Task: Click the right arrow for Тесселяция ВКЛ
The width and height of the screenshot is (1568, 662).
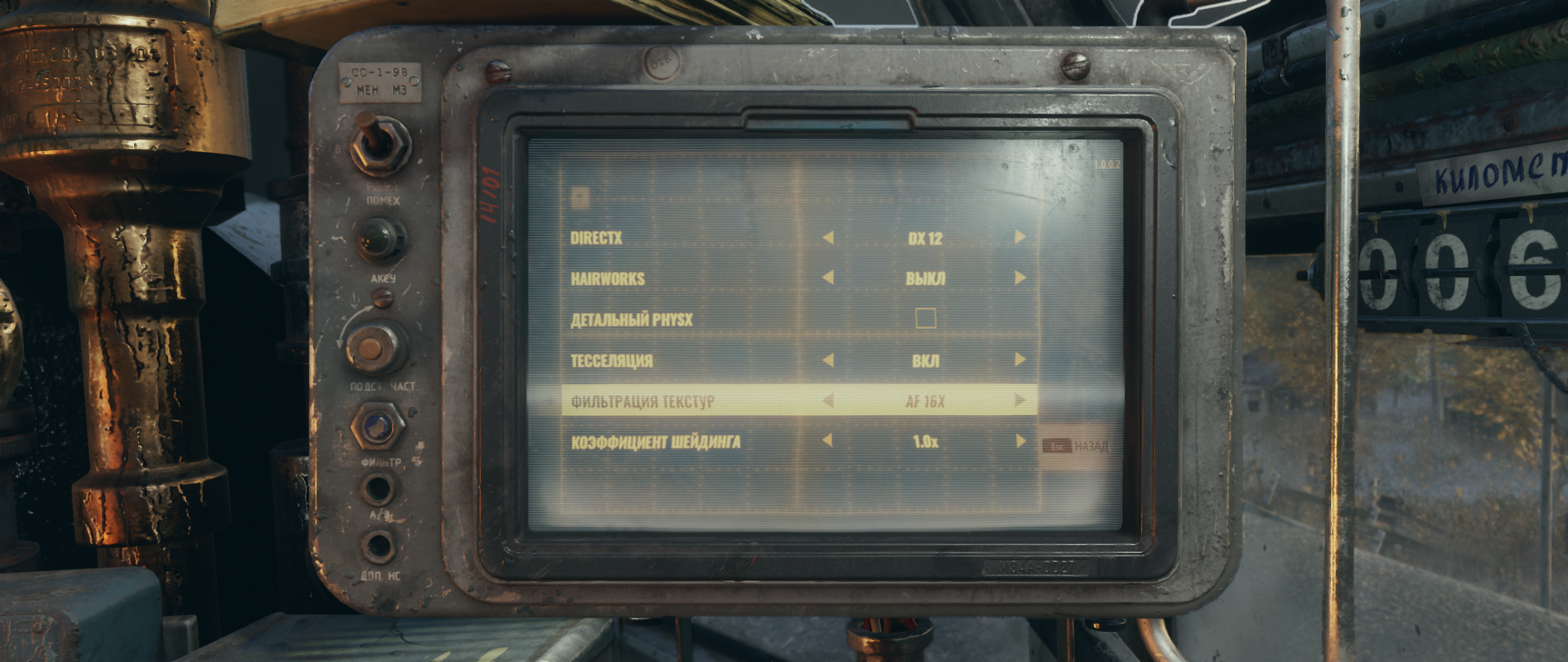Action: click(x=1020, y=360)
